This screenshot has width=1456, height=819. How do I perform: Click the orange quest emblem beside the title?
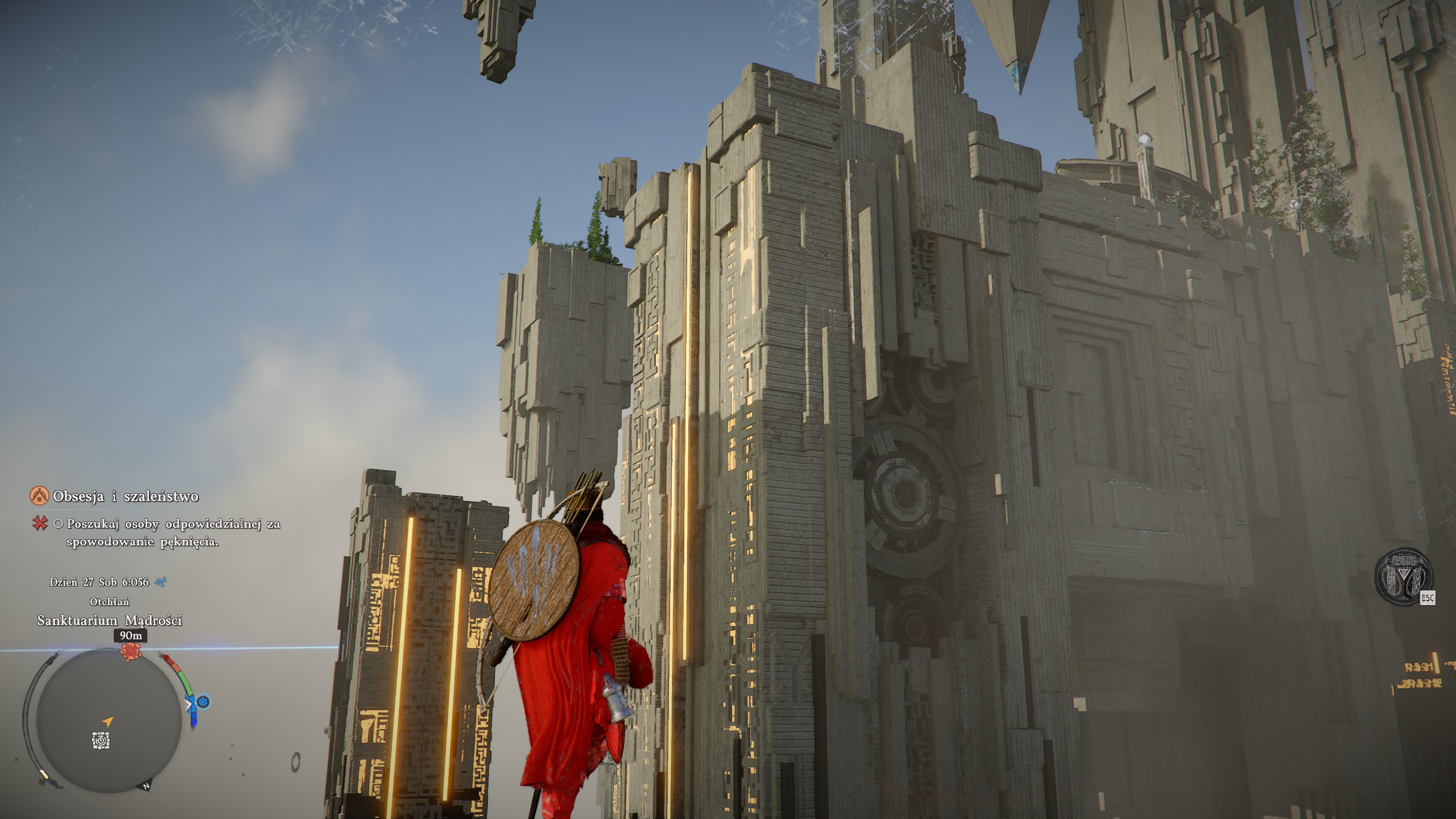pyautogui.click(x=39, y=496)
